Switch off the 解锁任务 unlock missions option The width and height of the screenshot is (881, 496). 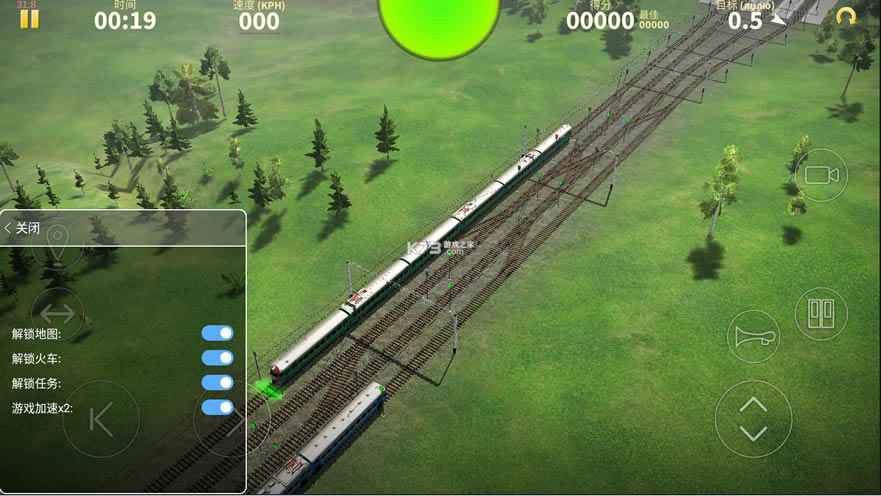point(217,383)
